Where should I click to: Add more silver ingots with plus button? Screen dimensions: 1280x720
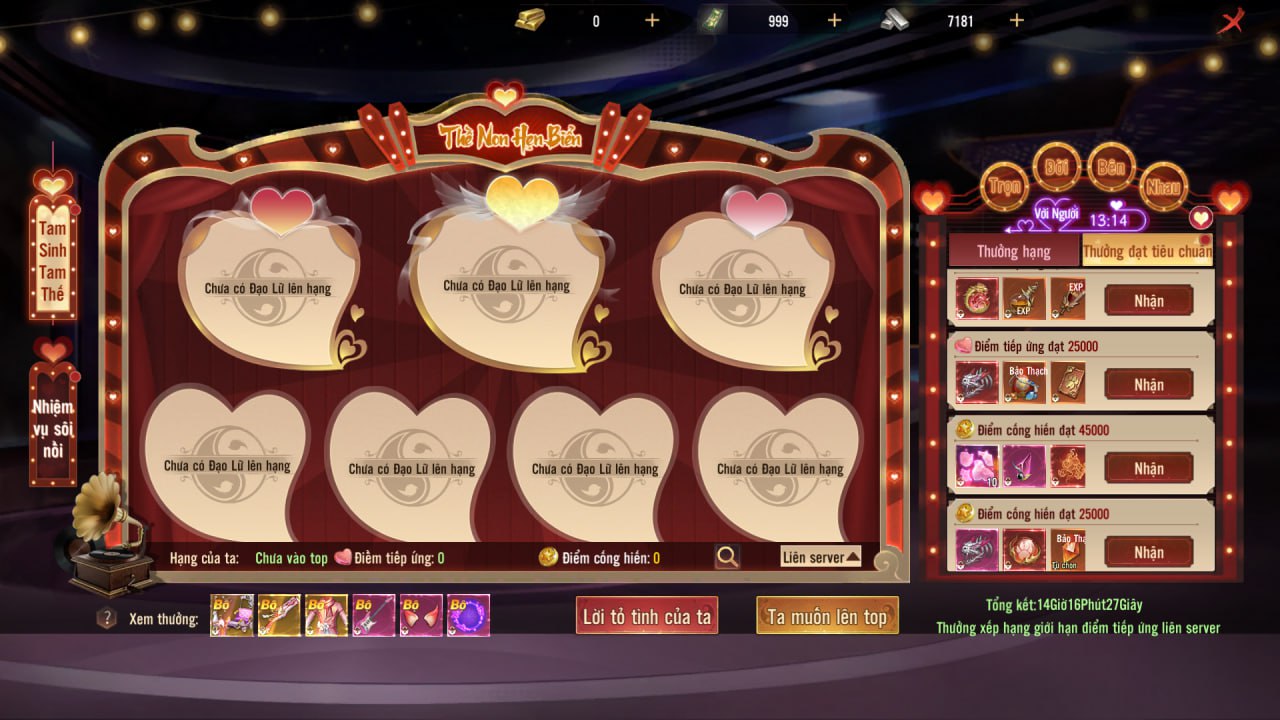click(x=1017, y=20)
